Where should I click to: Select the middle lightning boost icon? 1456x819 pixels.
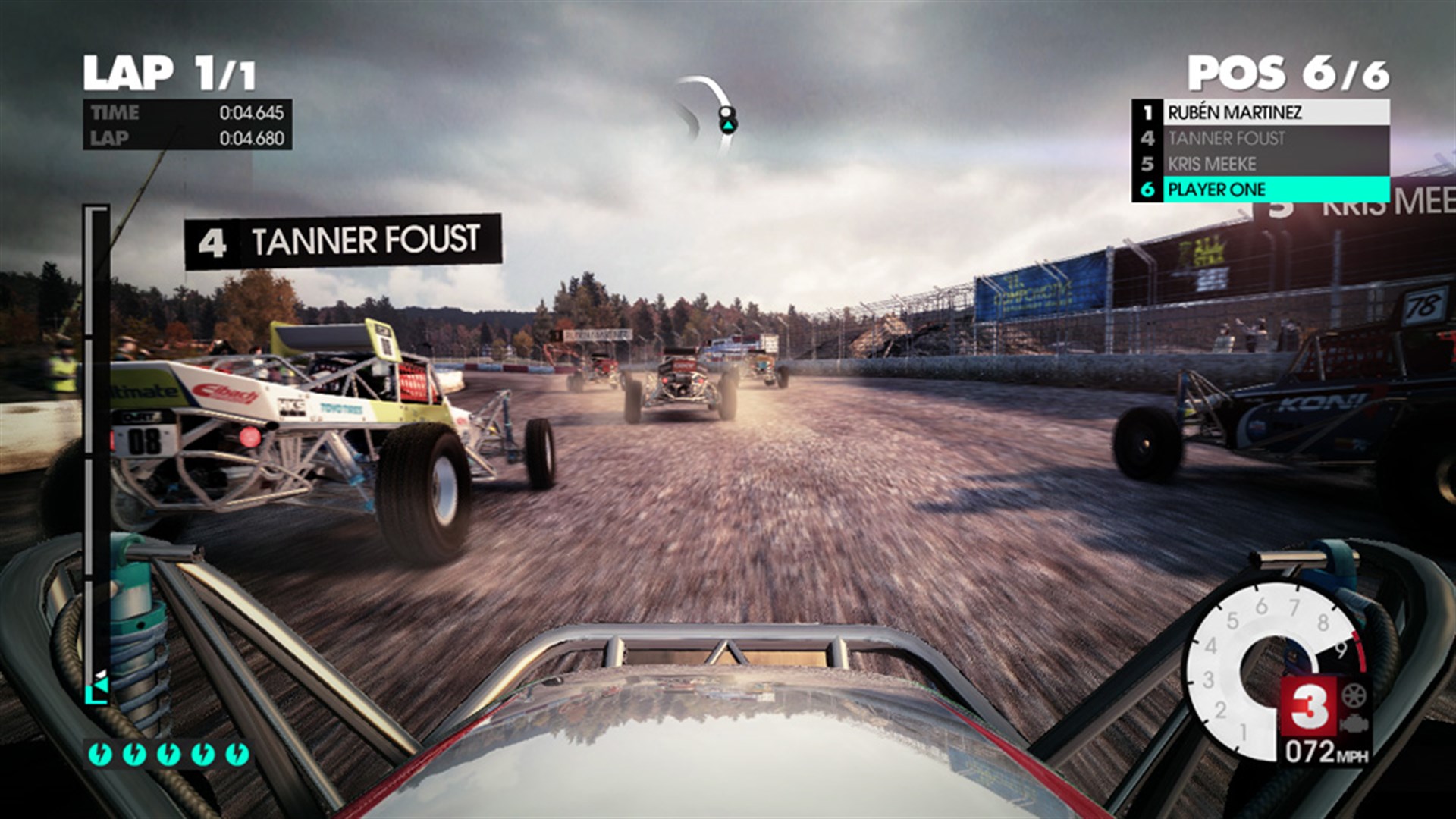168,753
